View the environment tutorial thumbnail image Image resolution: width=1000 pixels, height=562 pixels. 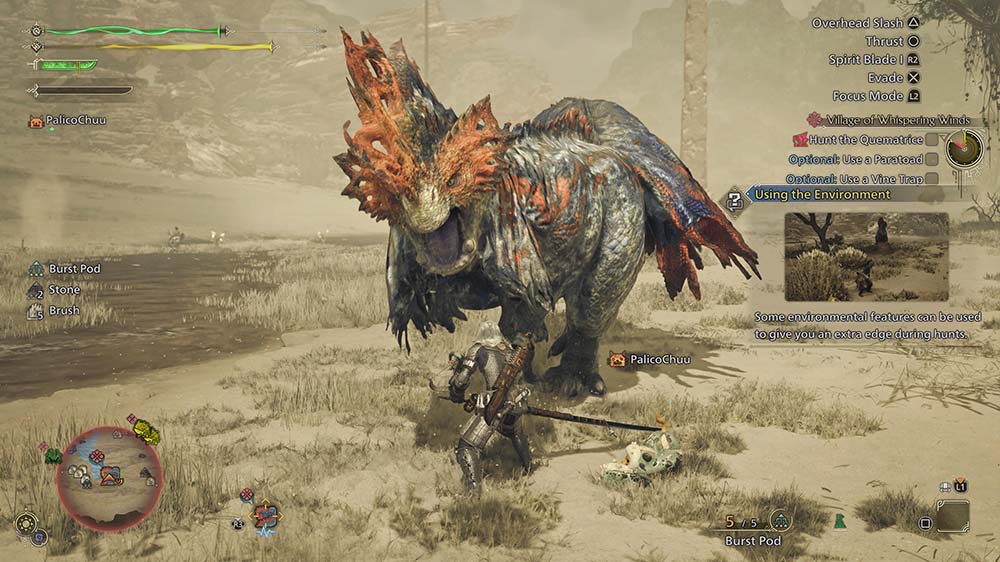click(x=866, y=256)
